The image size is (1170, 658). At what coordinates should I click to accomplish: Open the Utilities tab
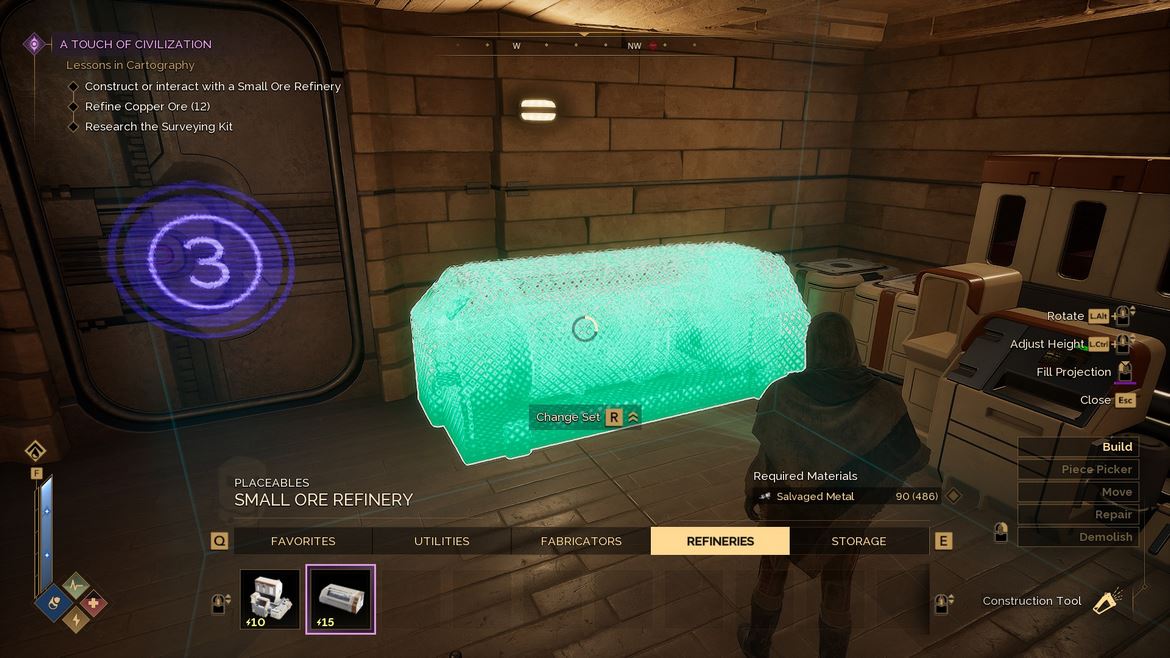click(x=441, y=541)
